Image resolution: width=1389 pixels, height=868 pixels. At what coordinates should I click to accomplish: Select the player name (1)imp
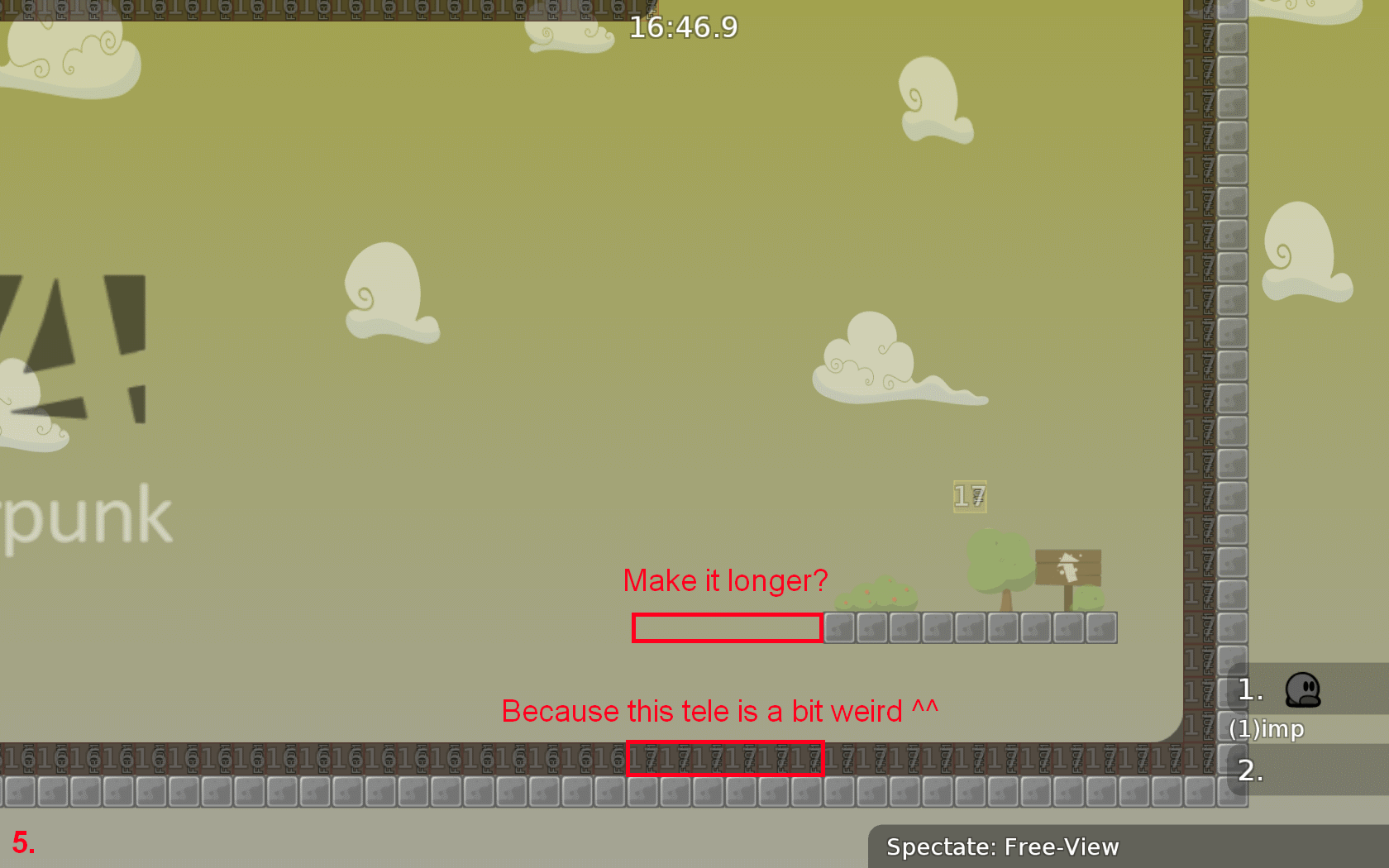[1266, 729]
